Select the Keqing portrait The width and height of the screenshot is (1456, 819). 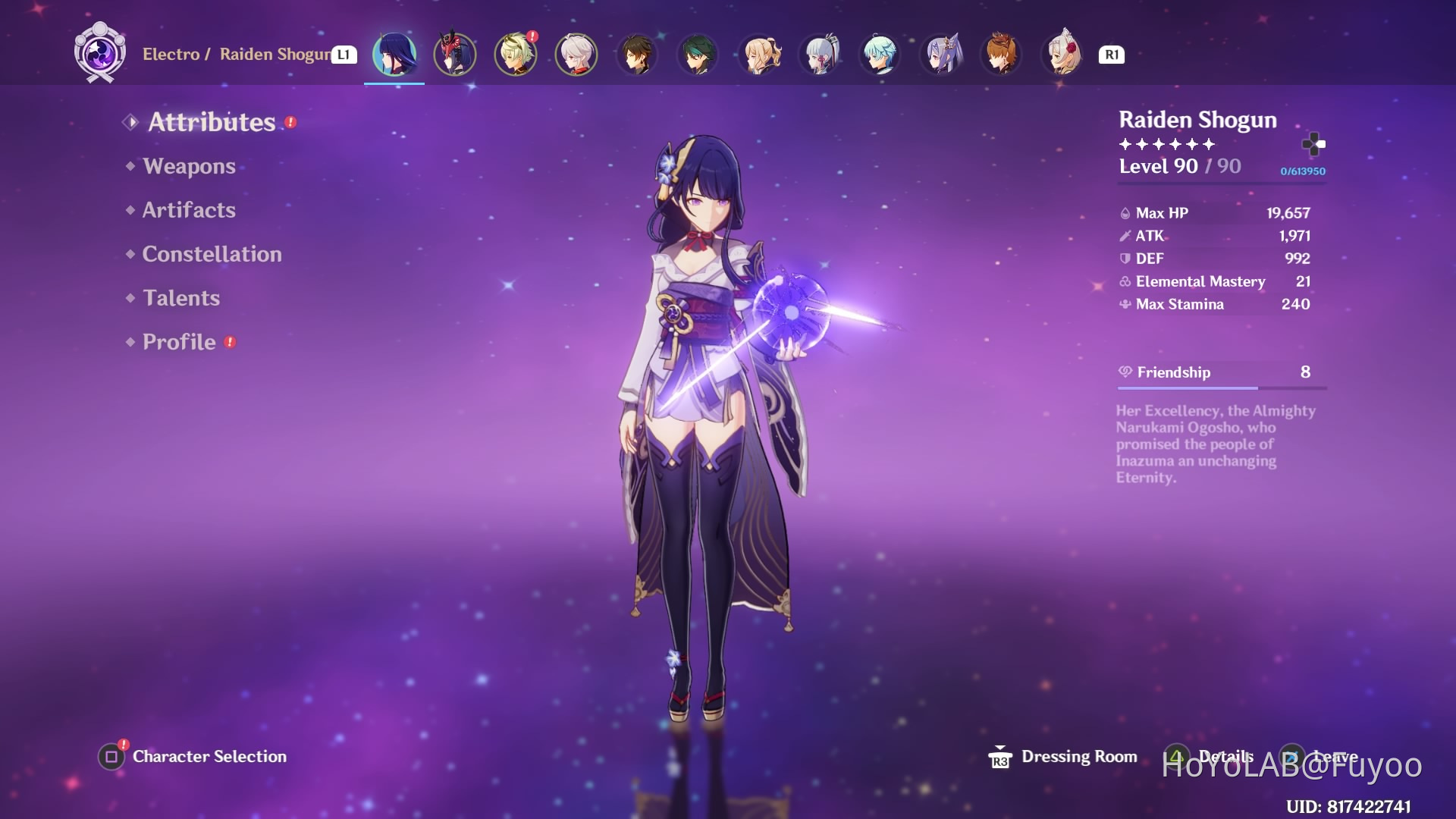tap(941, 55)
